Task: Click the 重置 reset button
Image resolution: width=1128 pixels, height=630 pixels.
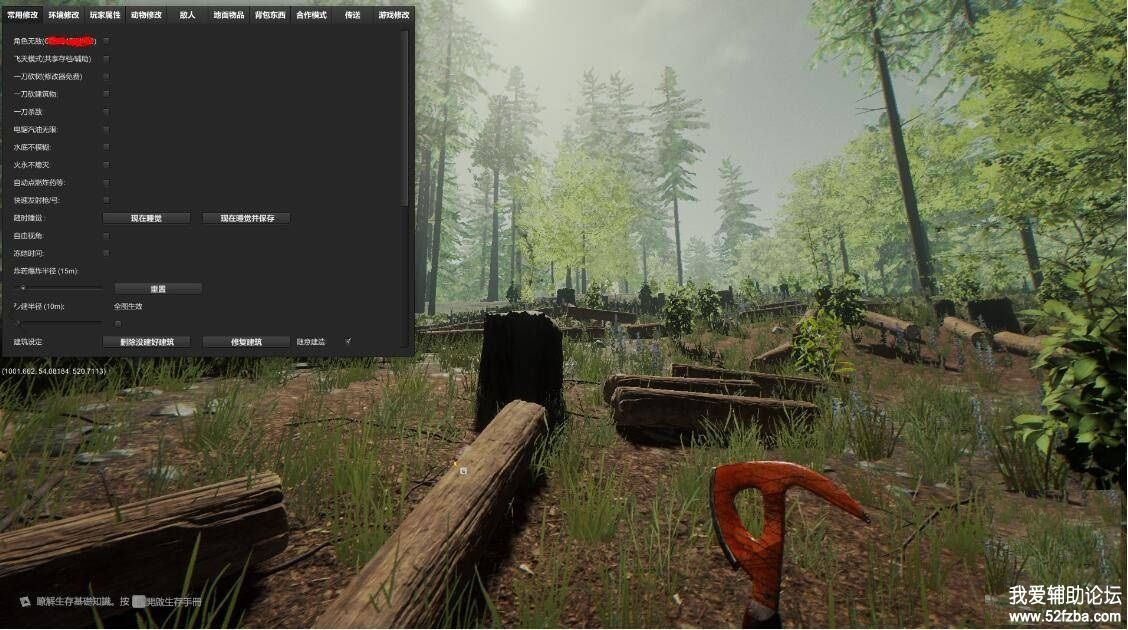Action: coord(158,289)
